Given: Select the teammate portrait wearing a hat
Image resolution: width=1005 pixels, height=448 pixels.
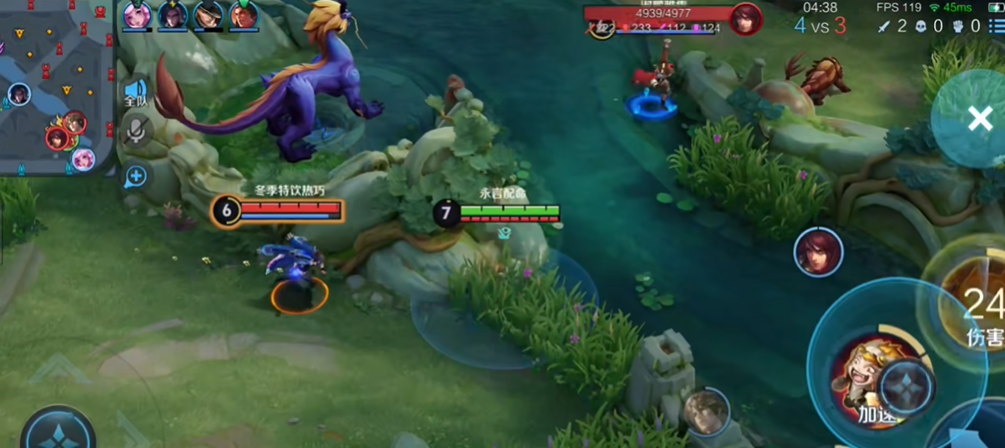Looking at the screenshot, I should pyautogui.click(x=208, y=15).
